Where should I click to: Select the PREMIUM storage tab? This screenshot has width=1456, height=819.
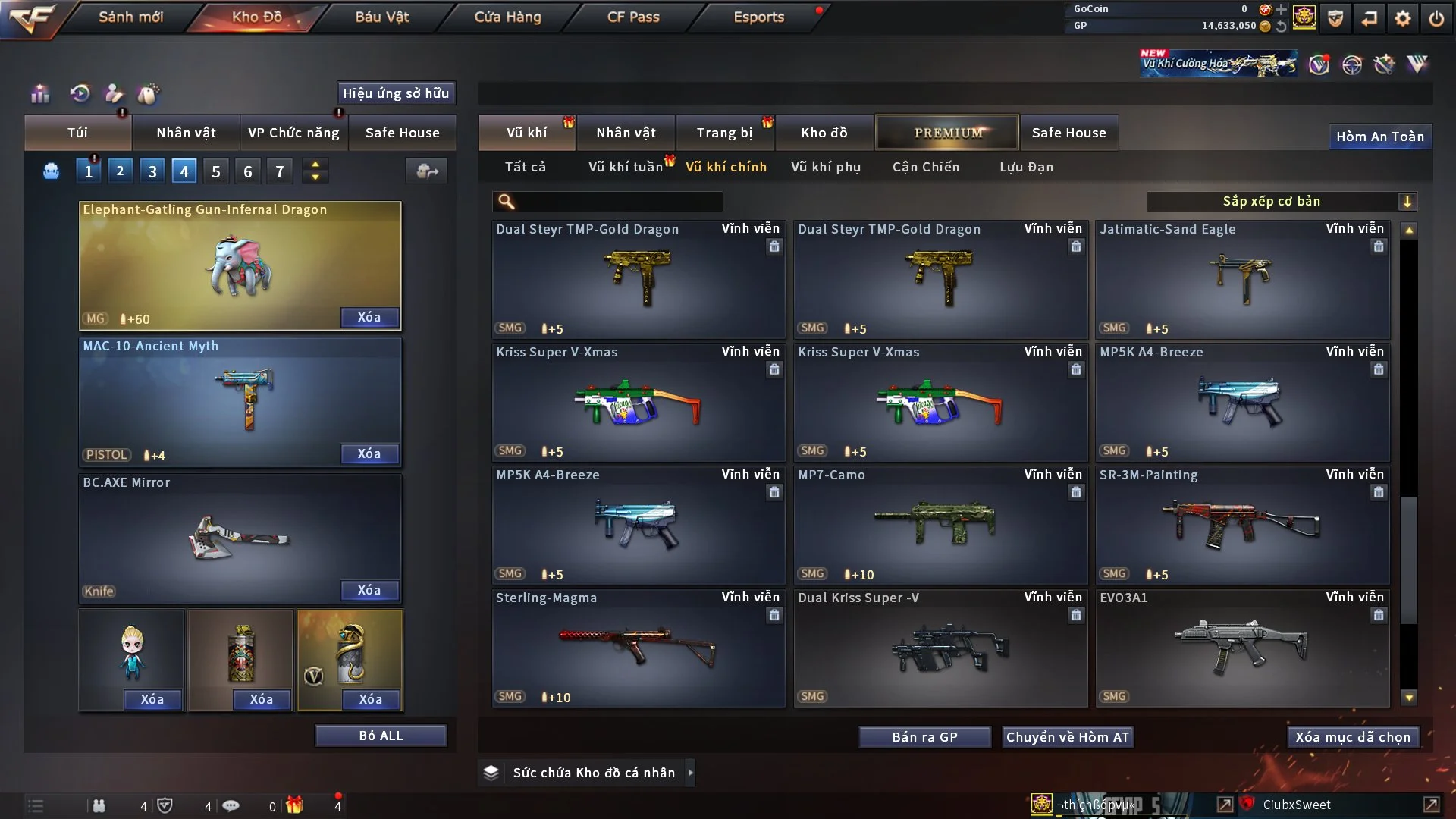coord(947,133)
